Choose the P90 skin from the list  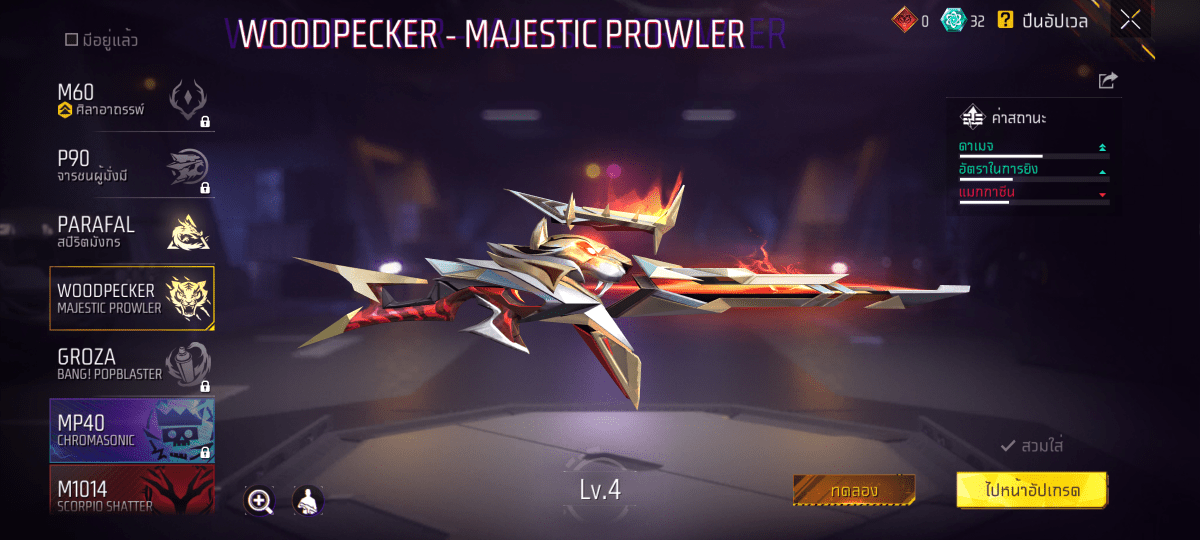132,167
